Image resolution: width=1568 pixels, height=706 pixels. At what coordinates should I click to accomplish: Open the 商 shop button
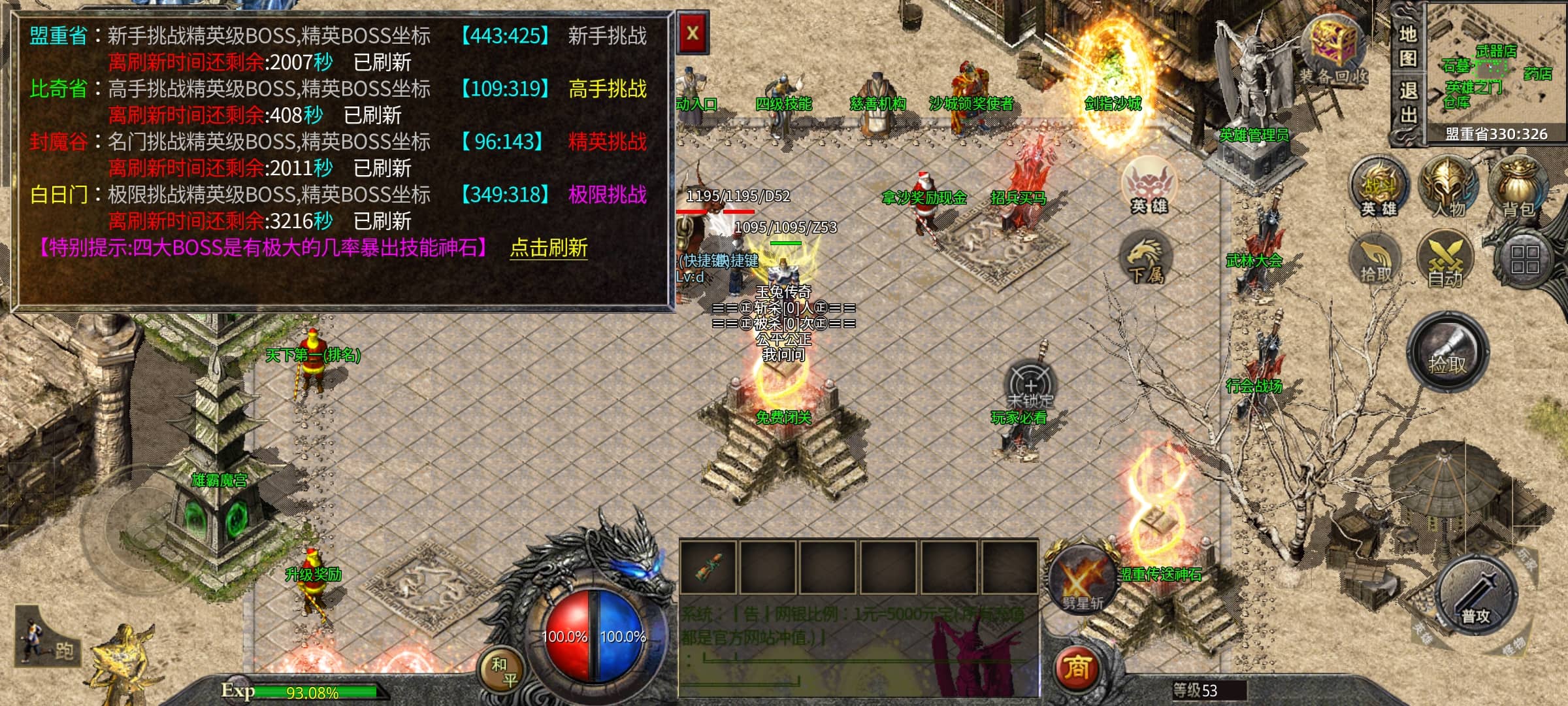click(1077, 668)
